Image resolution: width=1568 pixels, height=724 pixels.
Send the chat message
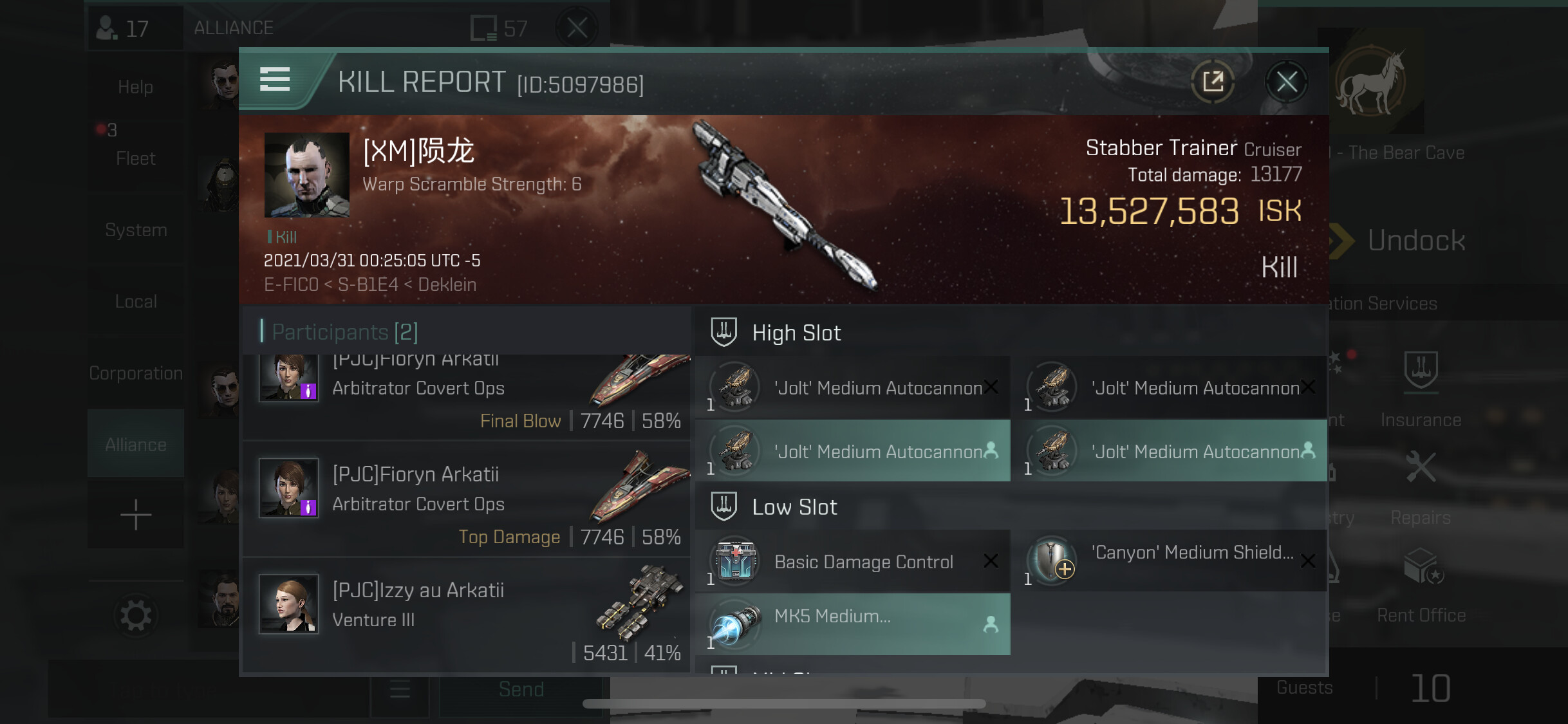521,690
